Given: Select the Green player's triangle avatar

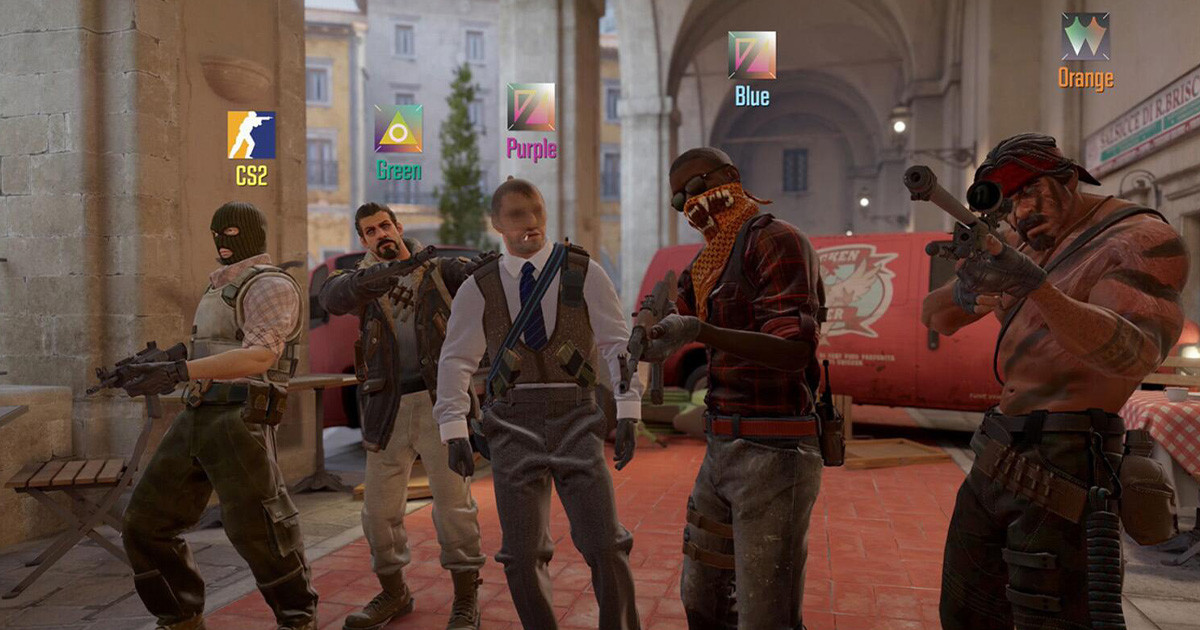Looking at the screenshot, I should (398, 128).
